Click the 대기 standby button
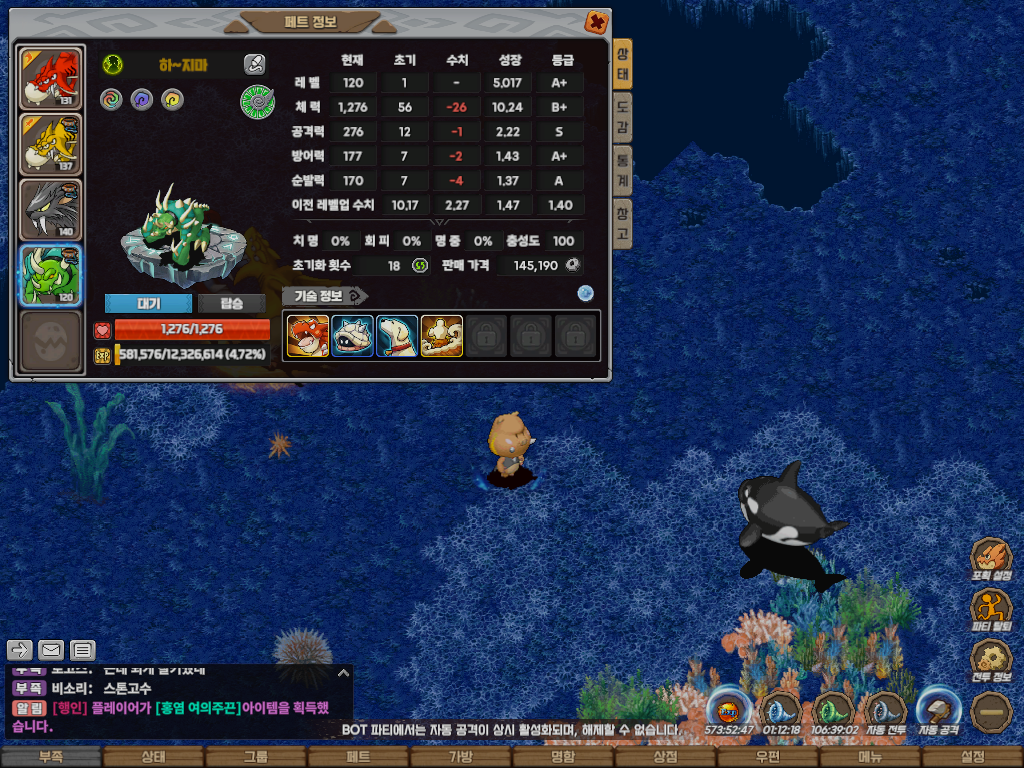This screenshot has width=1024, height=768. coord(148,303)
